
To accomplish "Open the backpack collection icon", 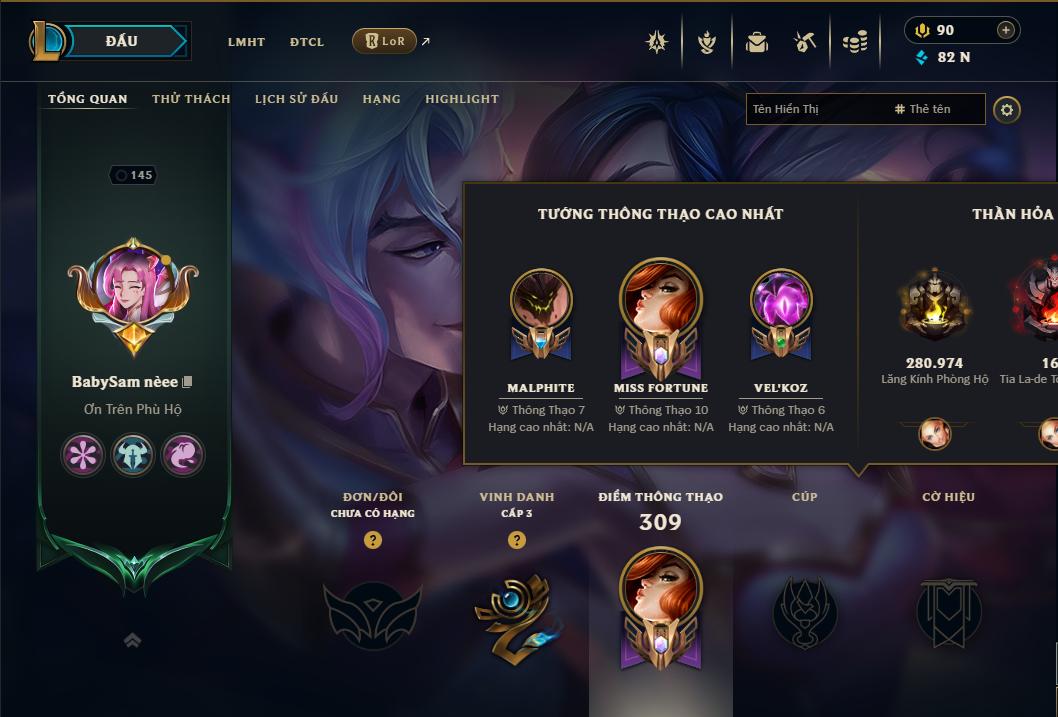I will (x=756, y=42).
